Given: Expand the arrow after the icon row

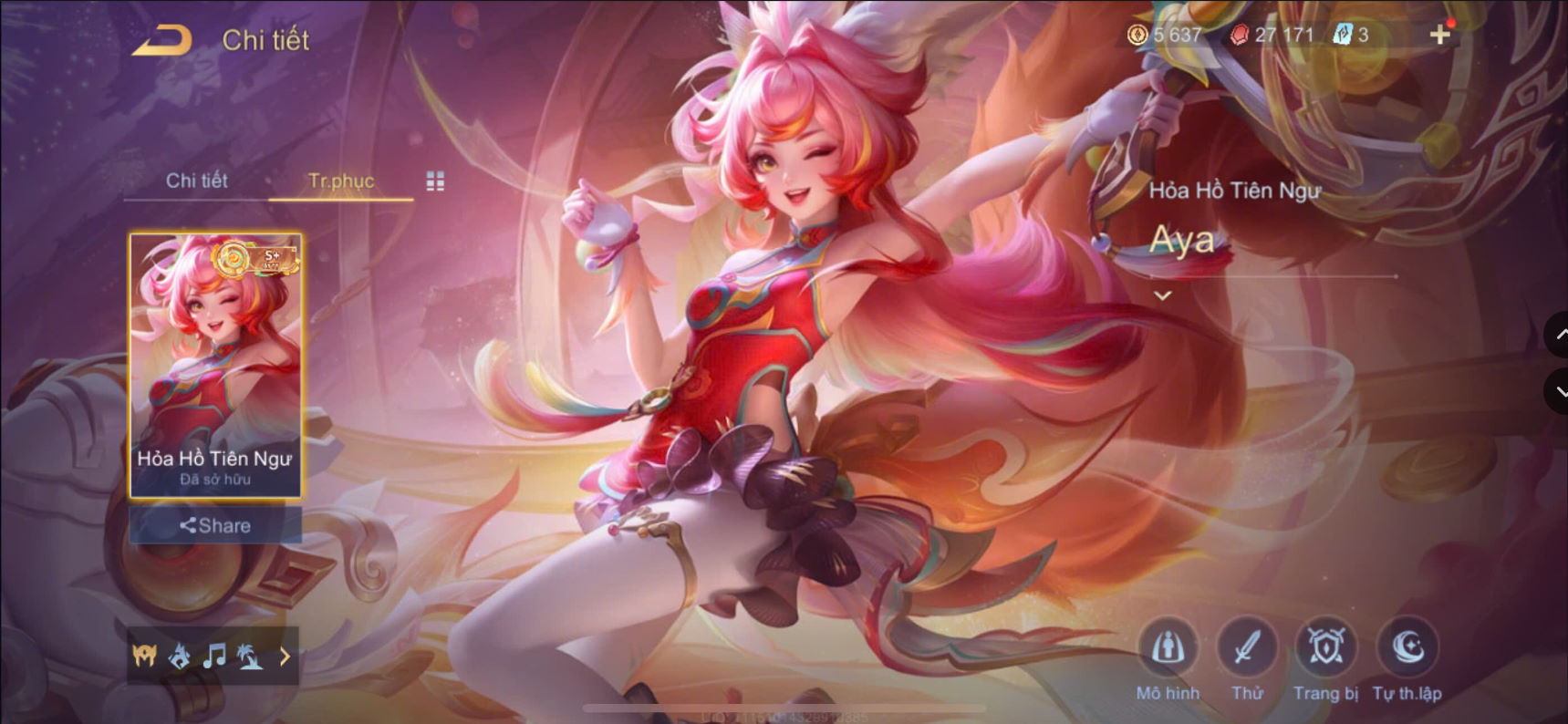Looking at the screenshot, I should click(x=284, y=655).
